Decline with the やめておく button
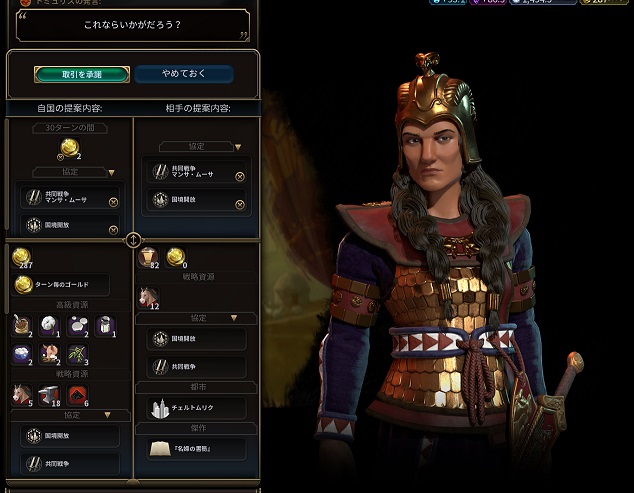Screen dimensions: 634x493 [x=183, y=74]
